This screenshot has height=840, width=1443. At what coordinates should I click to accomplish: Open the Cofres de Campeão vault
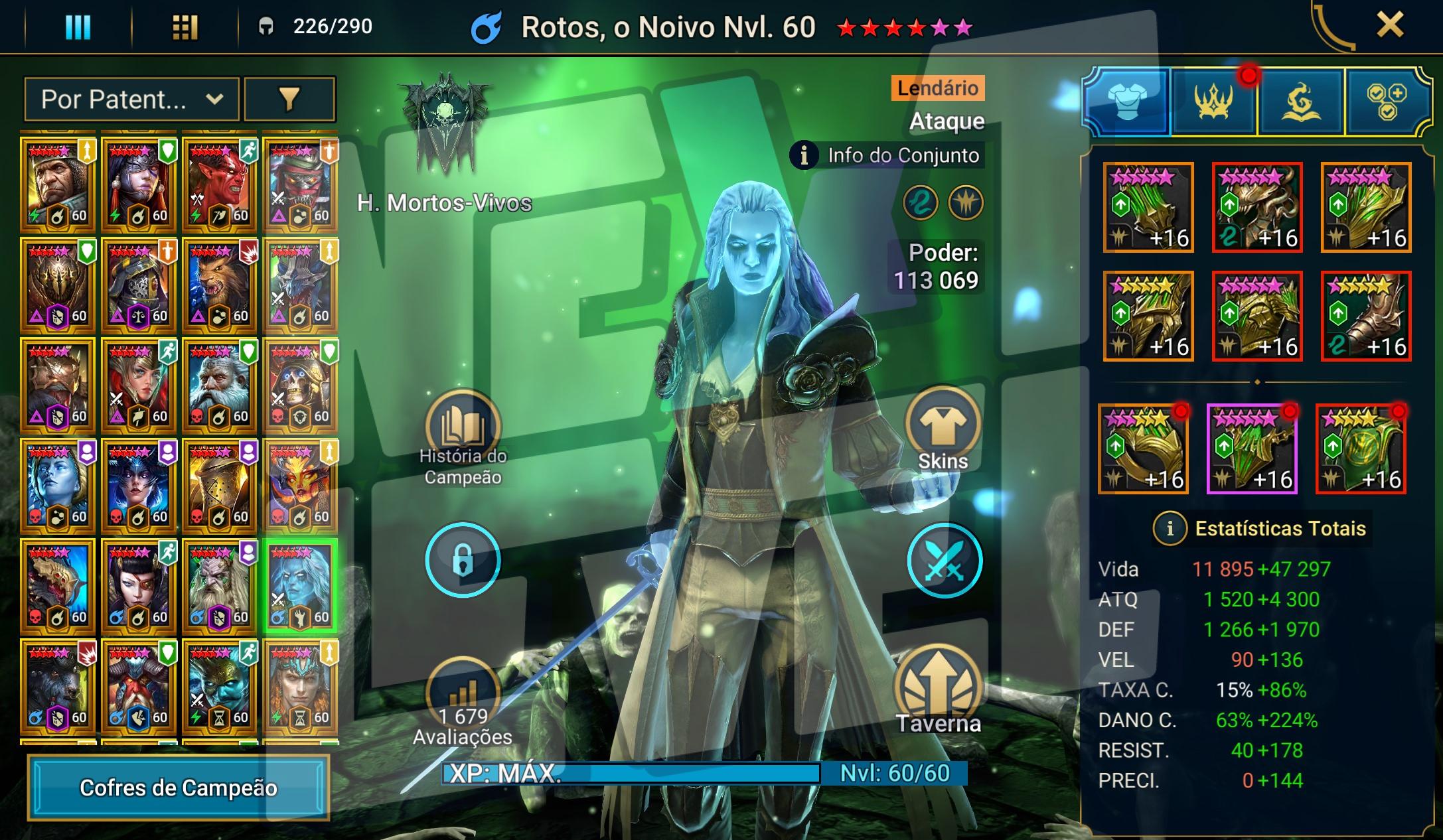pos(179,788)
